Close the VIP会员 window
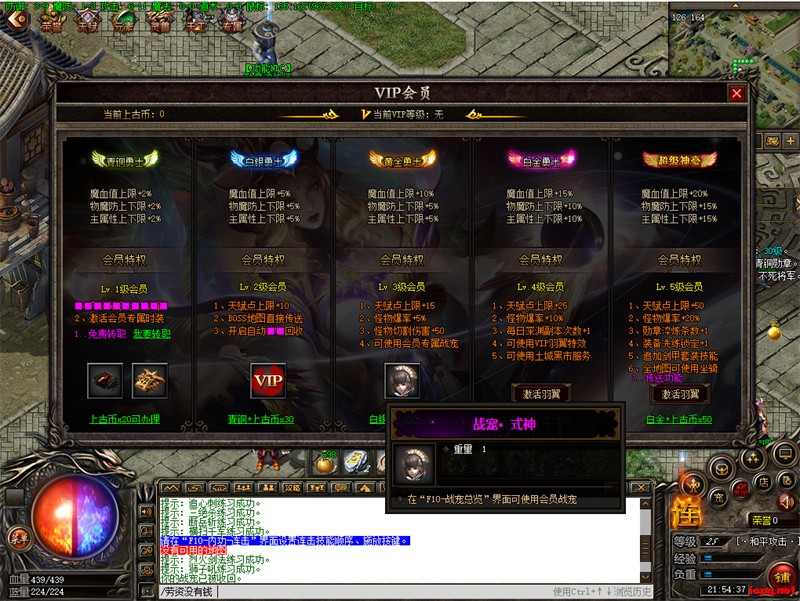Viewport: 800px width, 601px height. click(737, 93)
